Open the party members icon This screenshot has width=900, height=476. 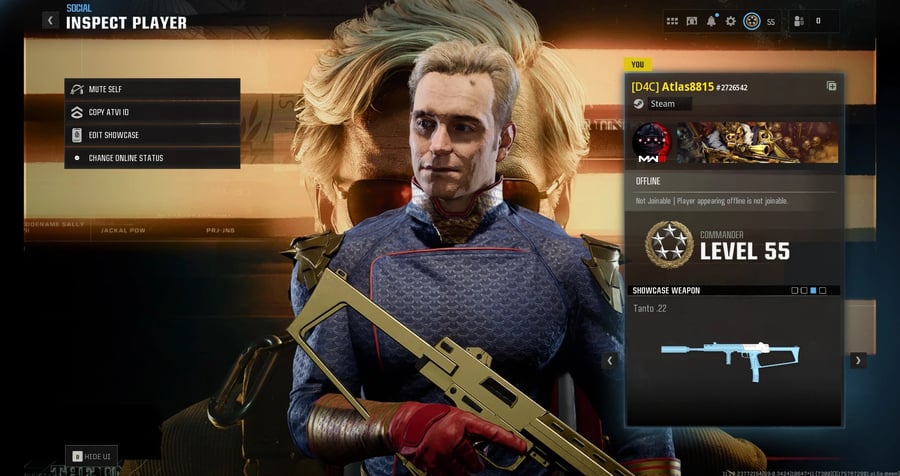point(799,21)
